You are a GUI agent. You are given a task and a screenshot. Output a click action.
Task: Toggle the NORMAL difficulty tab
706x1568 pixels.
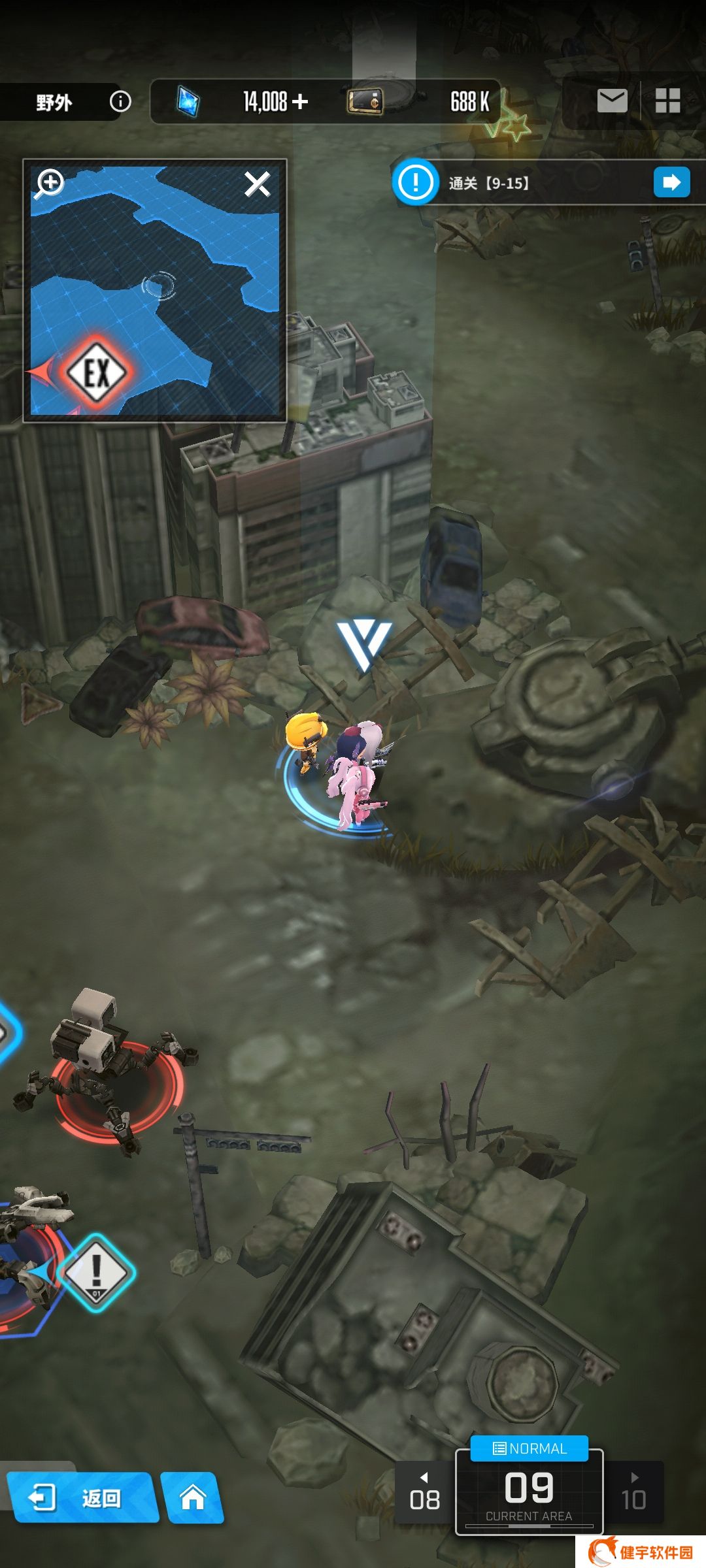529,1448
